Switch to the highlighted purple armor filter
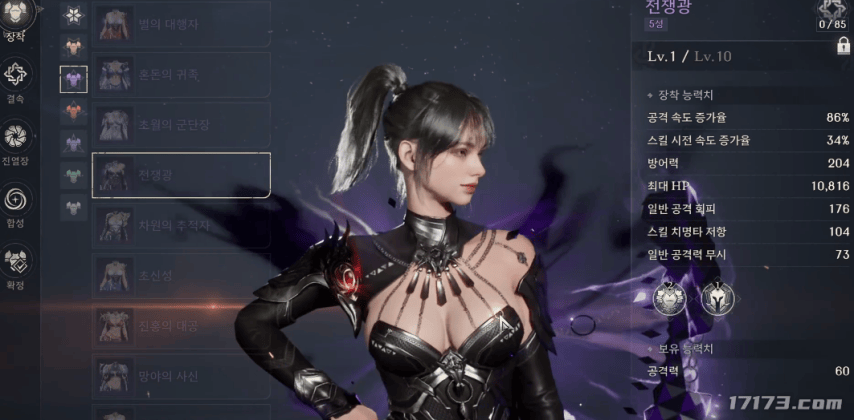Image resolution: width=854 pixels, height=420 pixels. (x=74, y=78)
